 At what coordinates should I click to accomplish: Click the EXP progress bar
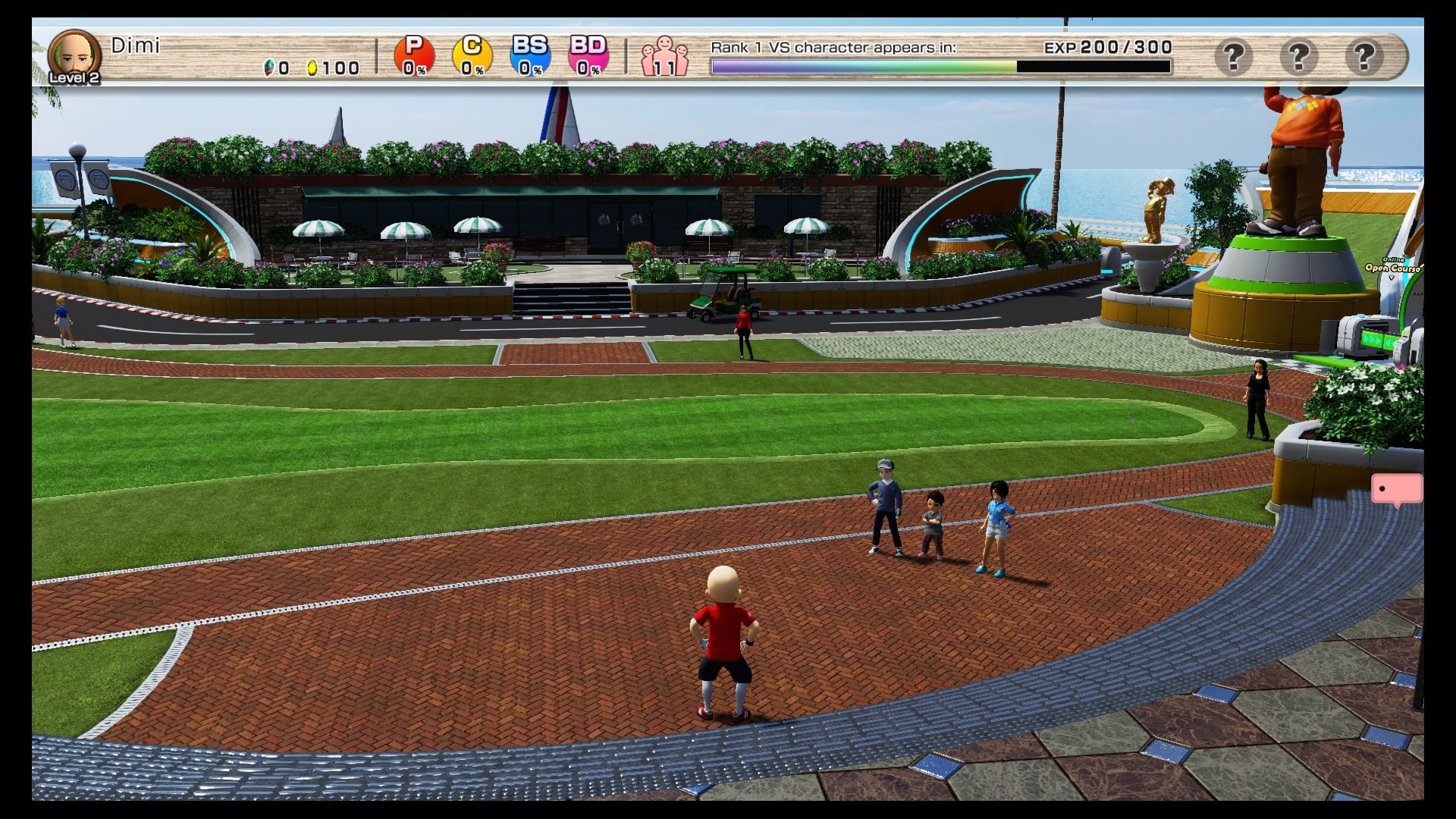coord(1092,67)
